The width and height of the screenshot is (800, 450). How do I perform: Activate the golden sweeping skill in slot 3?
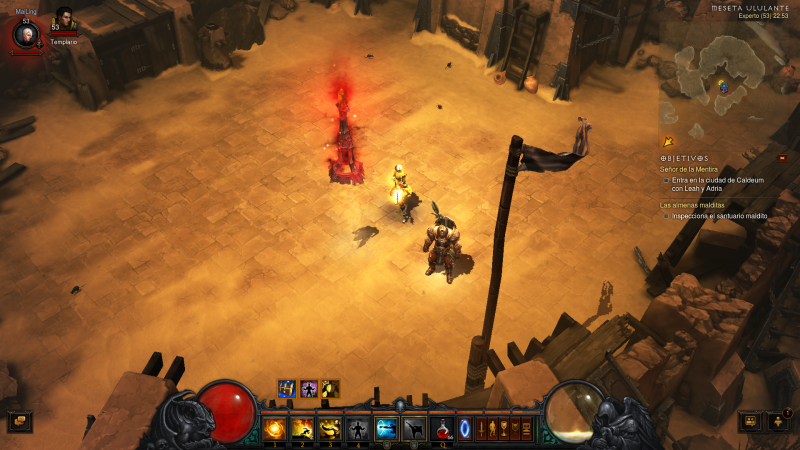(330, 429)
